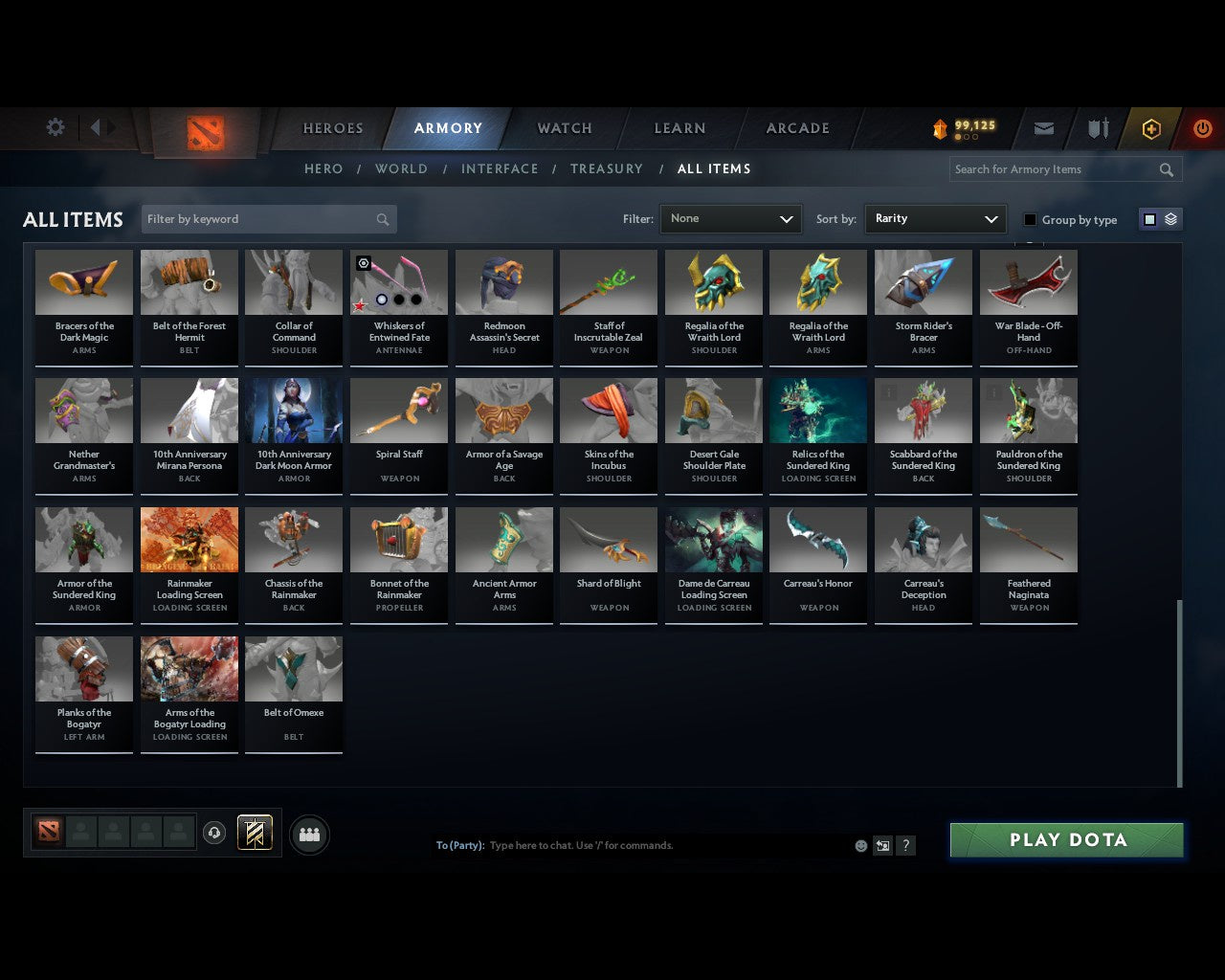This screenshot has height=980, width=1225.
Task: Toggle the single-item grid view icon
Action: [1148, 218]
